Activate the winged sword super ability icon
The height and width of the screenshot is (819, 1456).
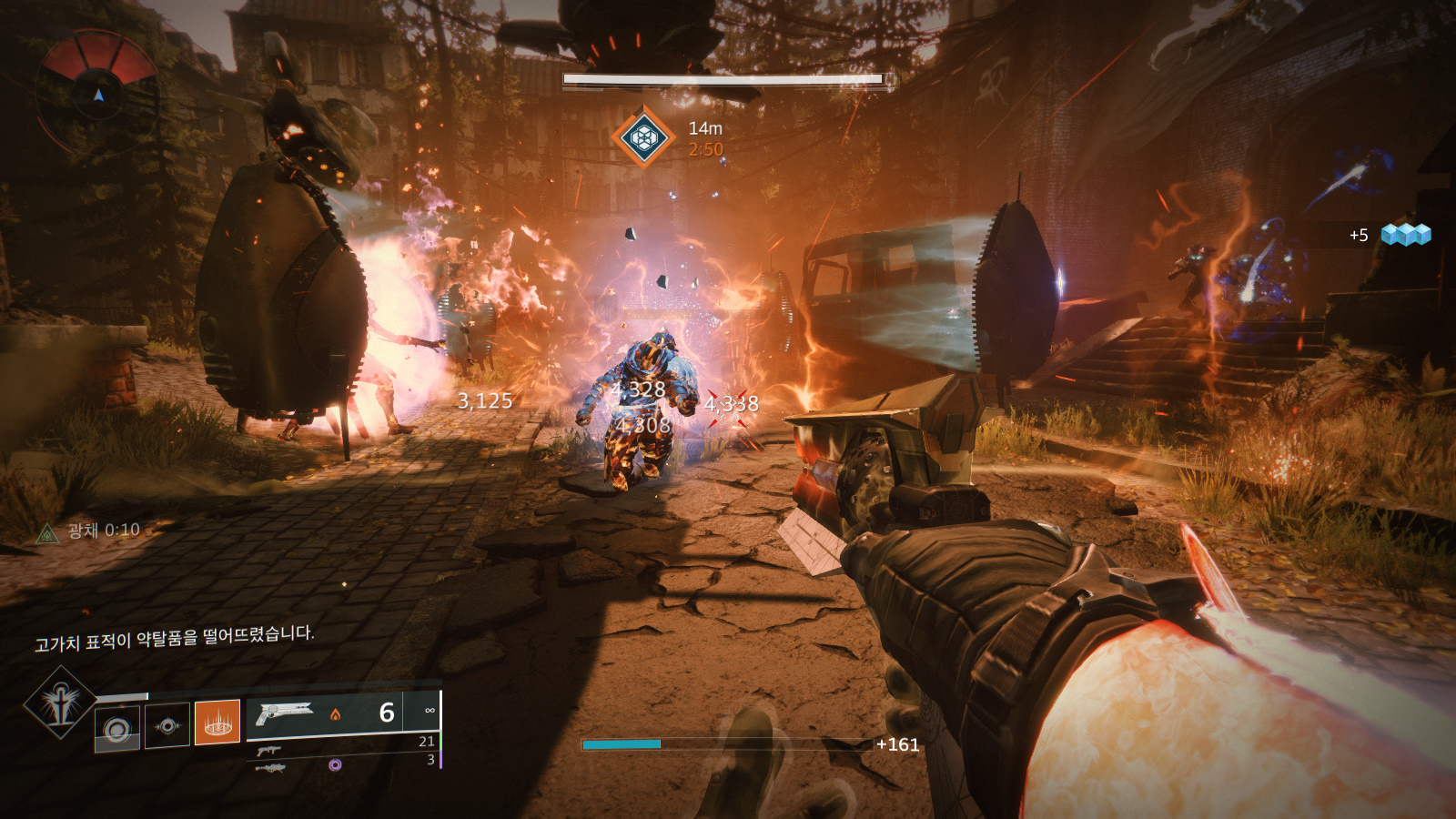60,702
